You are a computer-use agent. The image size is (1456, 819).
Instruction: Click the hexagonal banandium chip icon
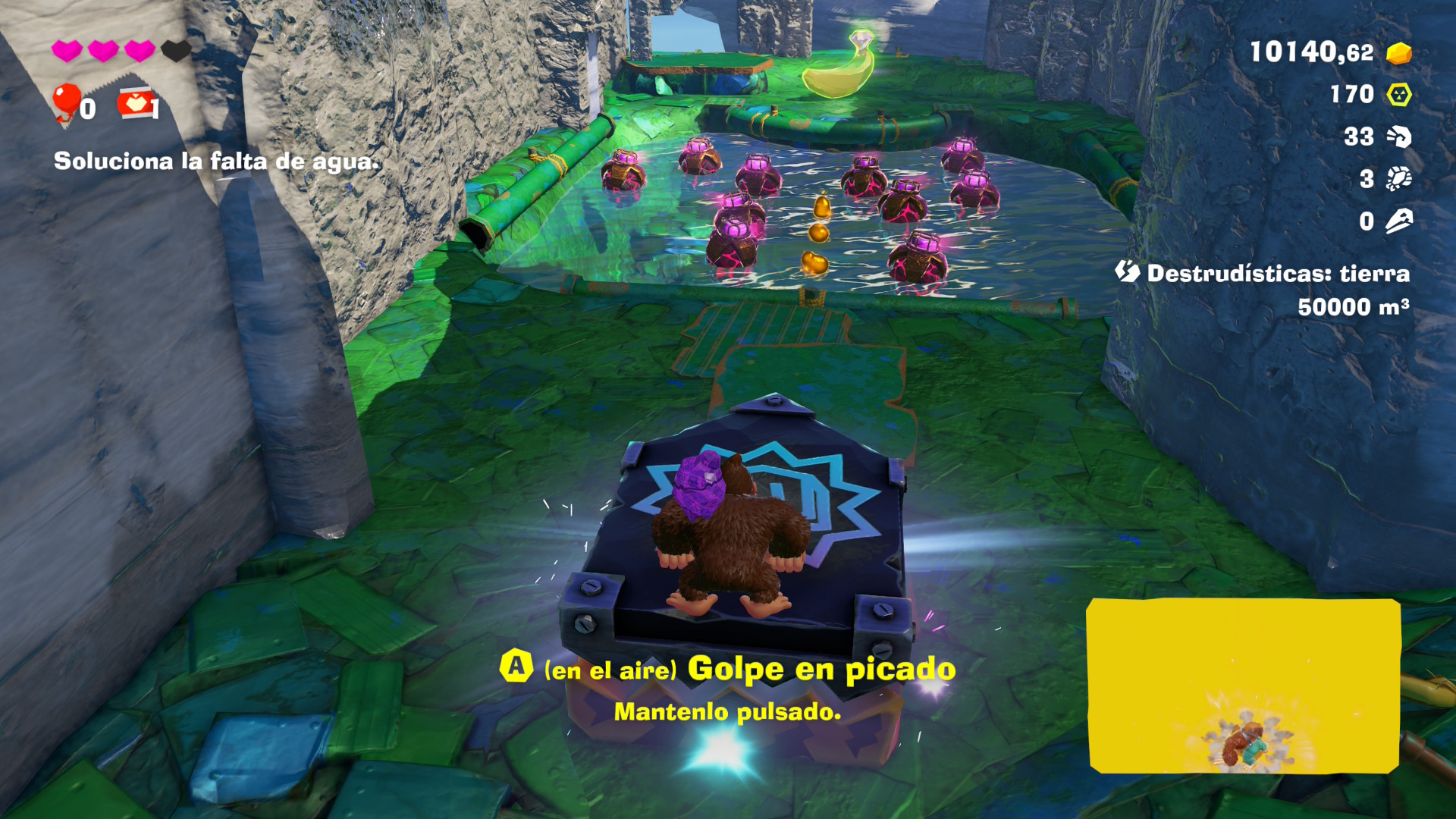point(1398,95)
